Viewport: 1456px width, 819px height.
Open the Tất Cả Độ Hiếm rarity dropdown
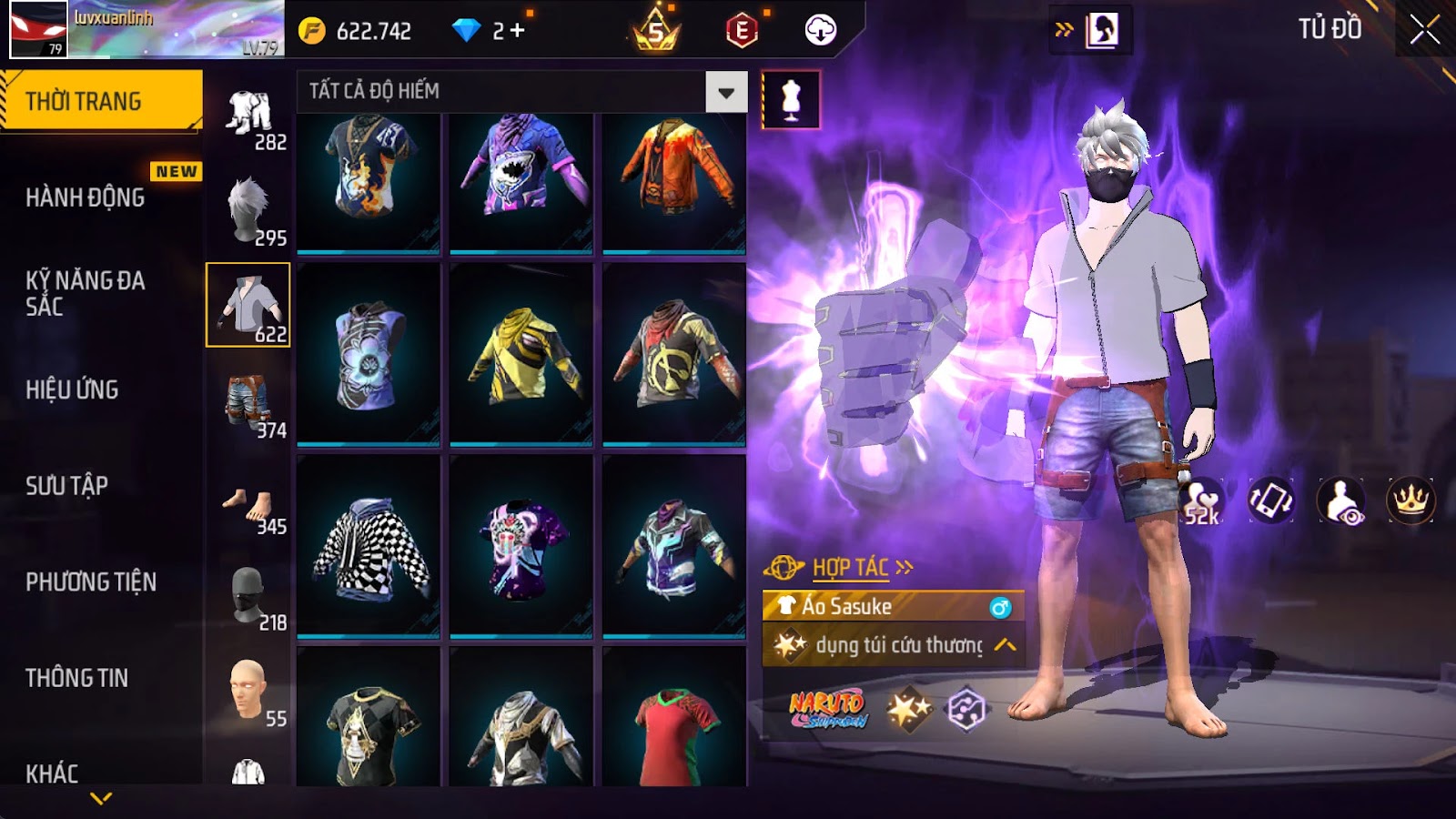[725, 92]
